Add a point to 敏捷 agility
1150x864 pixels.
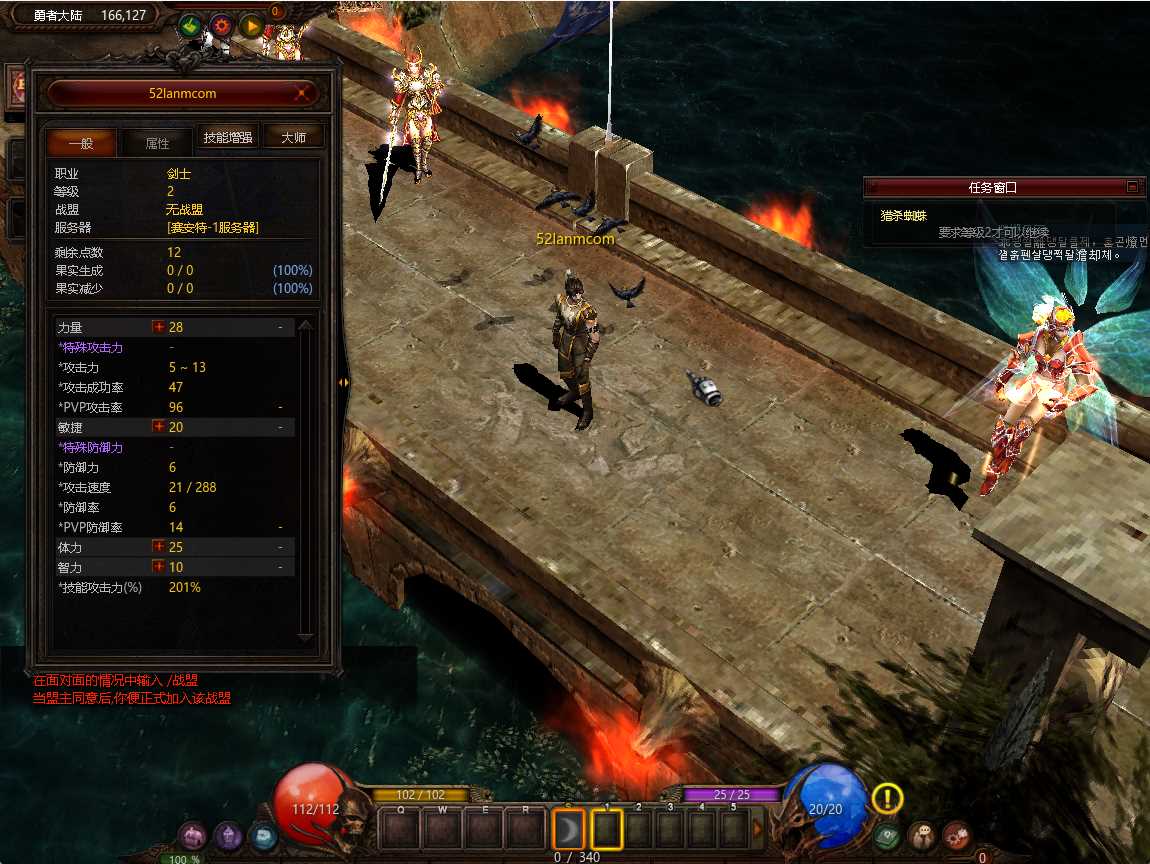click(158, 427)
